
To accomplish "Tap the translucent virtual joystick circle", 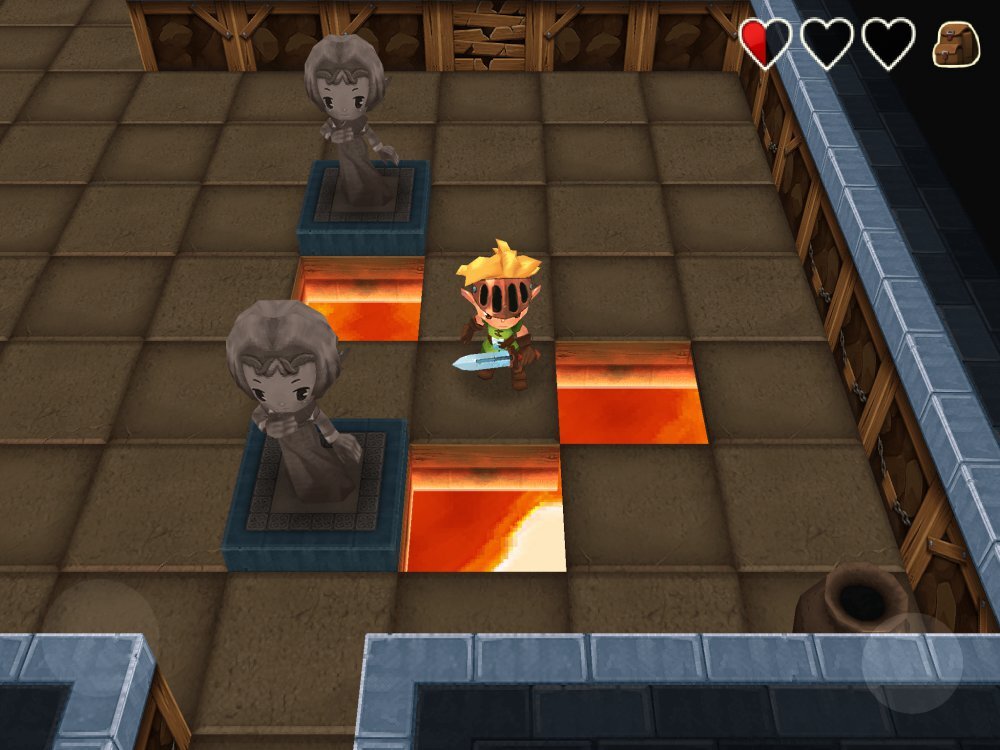I will (x=100, y=638).
